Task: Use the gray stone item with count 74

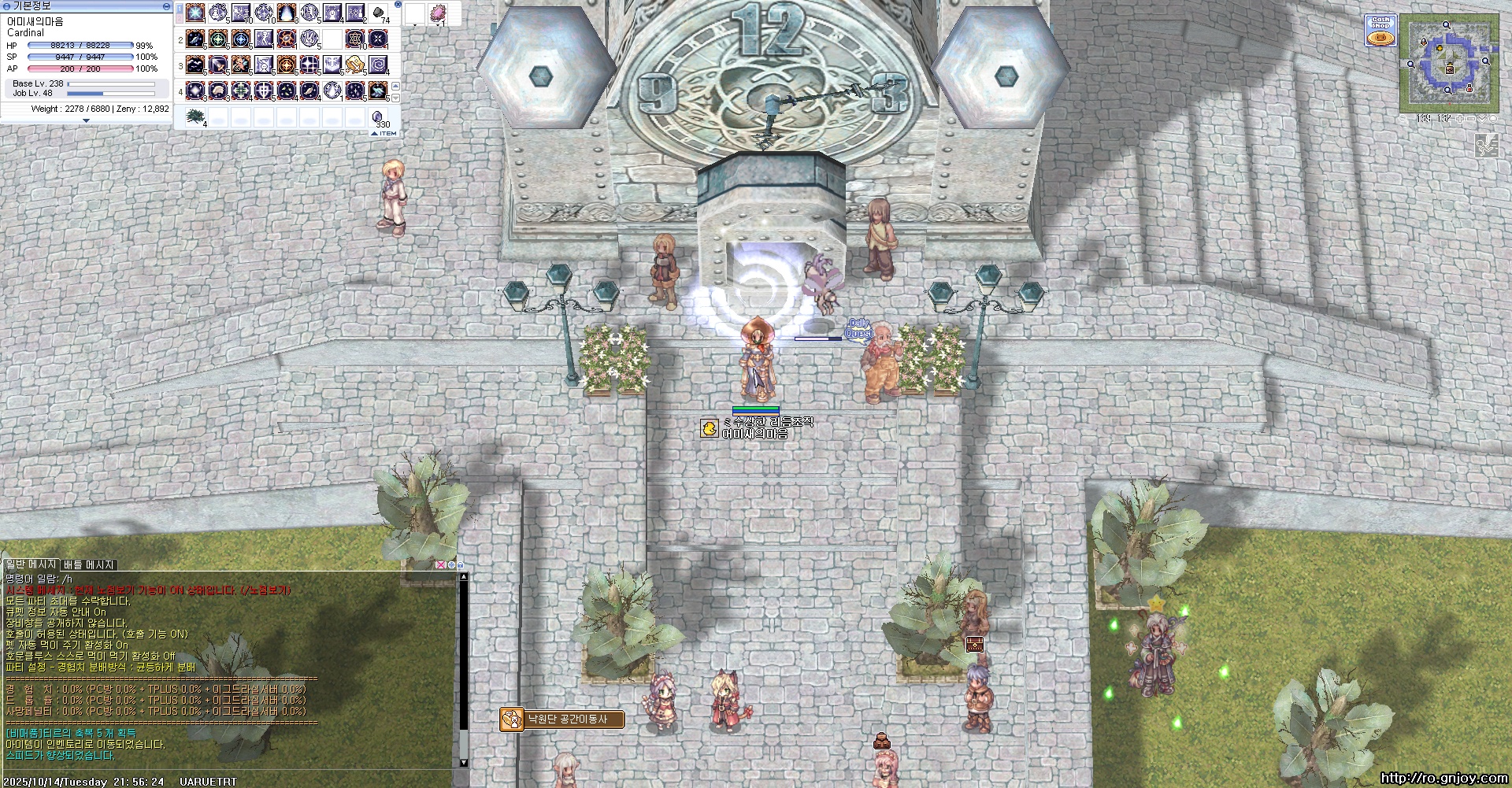Action: 379,13
